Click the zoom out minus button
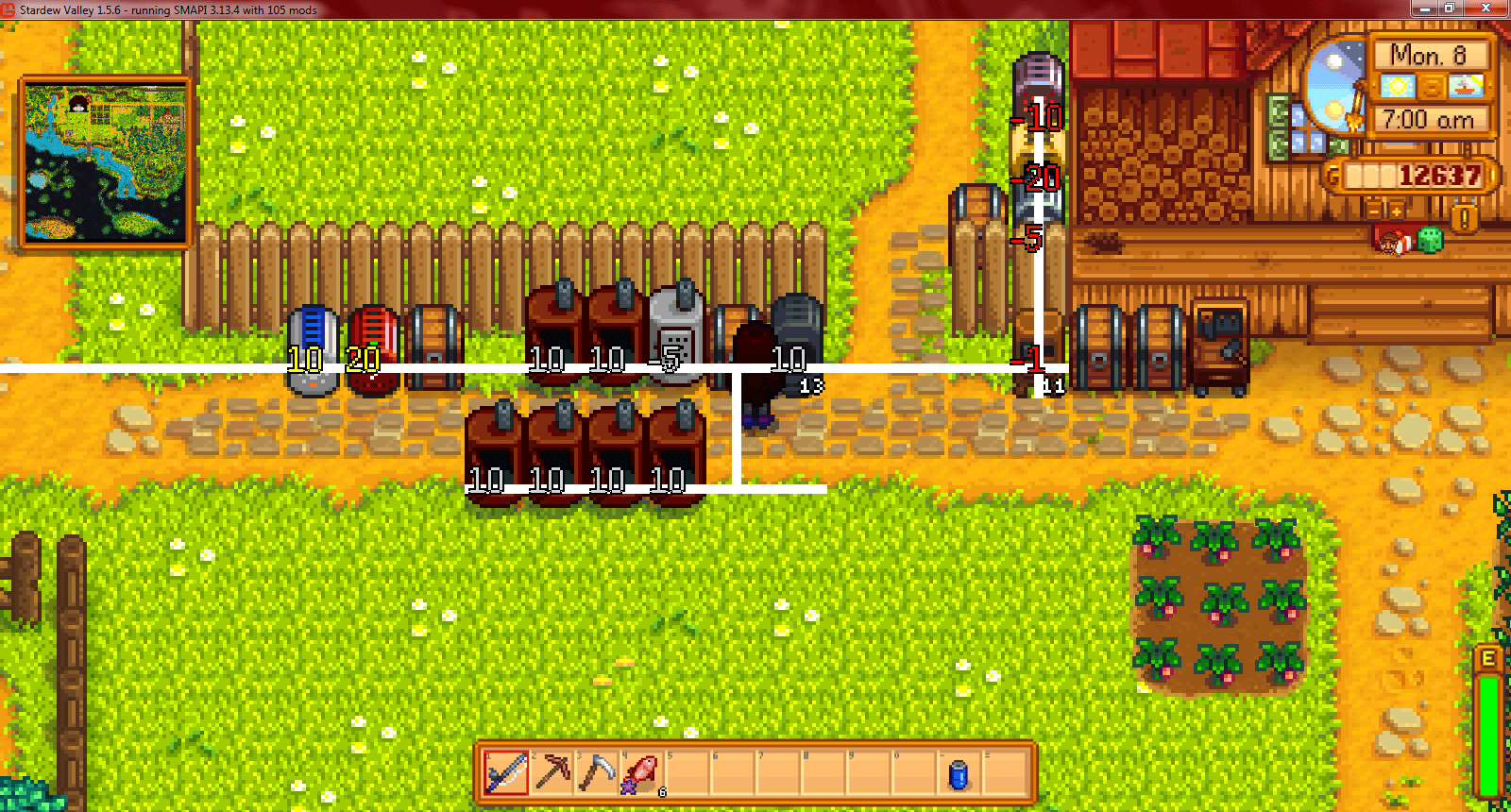This screenshot has height=812, width=1511. [x=1375, y=210]
